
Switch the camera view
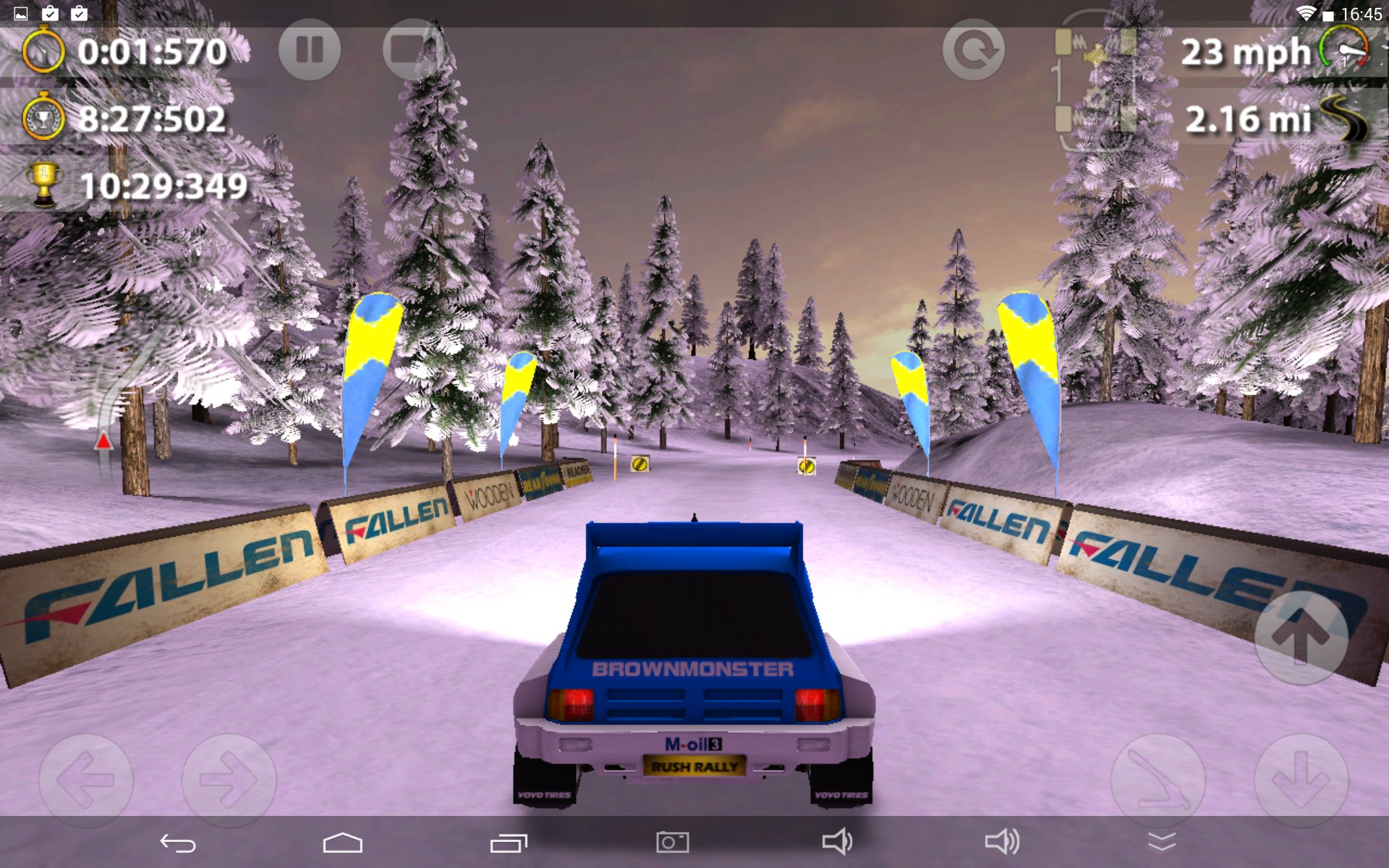(413, 50)
